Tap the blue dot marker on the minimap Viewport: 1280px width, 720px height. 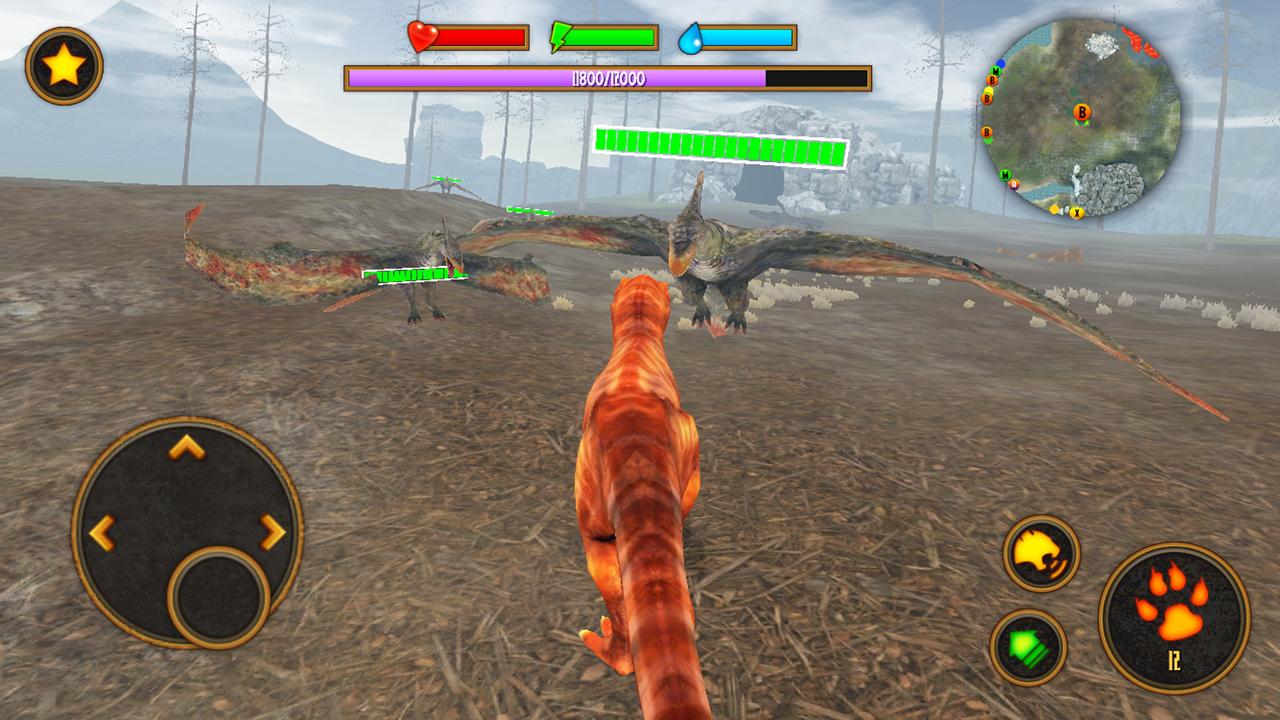click(x=1001, y=61)
